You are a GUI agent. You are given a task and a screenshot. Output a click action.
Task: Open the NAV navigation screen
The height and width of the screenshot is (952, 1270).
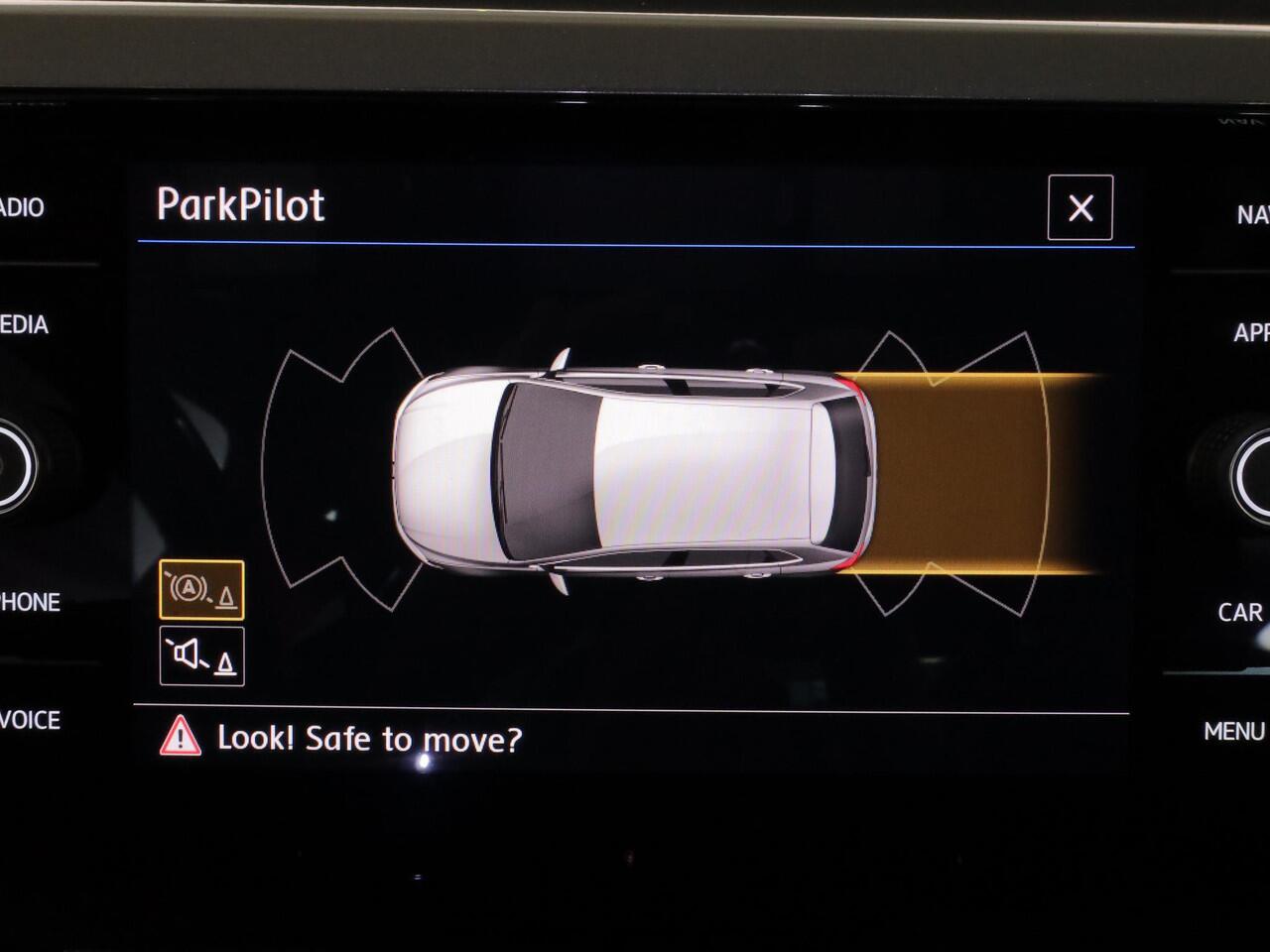1252,214
